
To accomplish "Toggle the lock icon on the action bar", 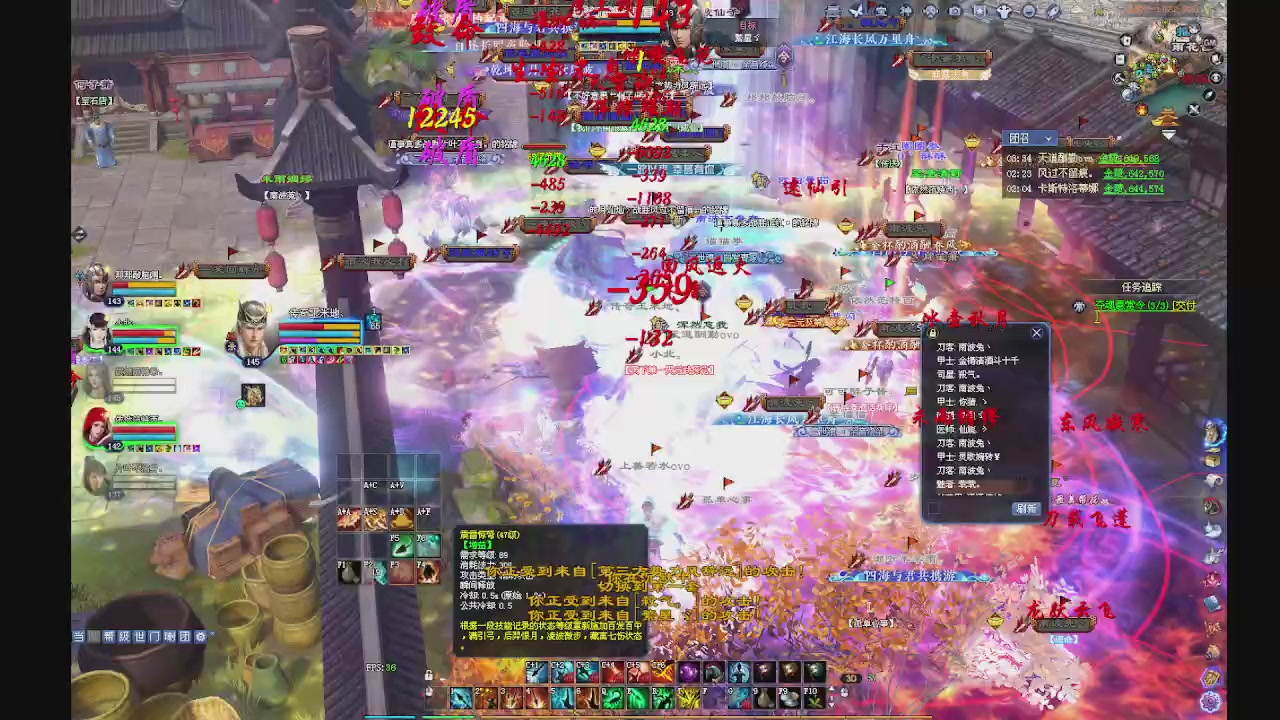I will click(429, 675).
